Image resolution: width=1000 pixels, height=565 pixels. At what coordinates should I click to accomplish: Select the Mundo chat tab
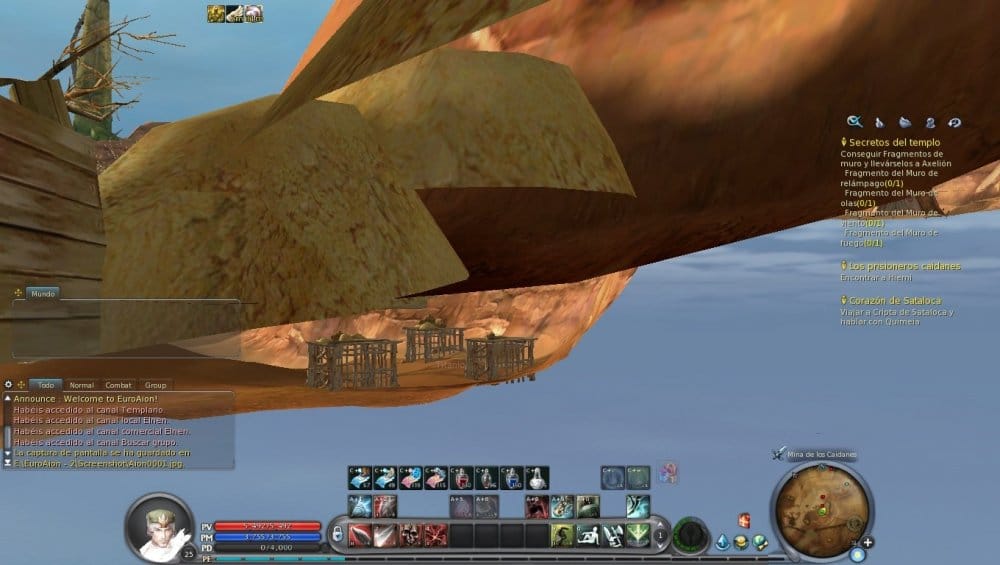click(43, 294)
